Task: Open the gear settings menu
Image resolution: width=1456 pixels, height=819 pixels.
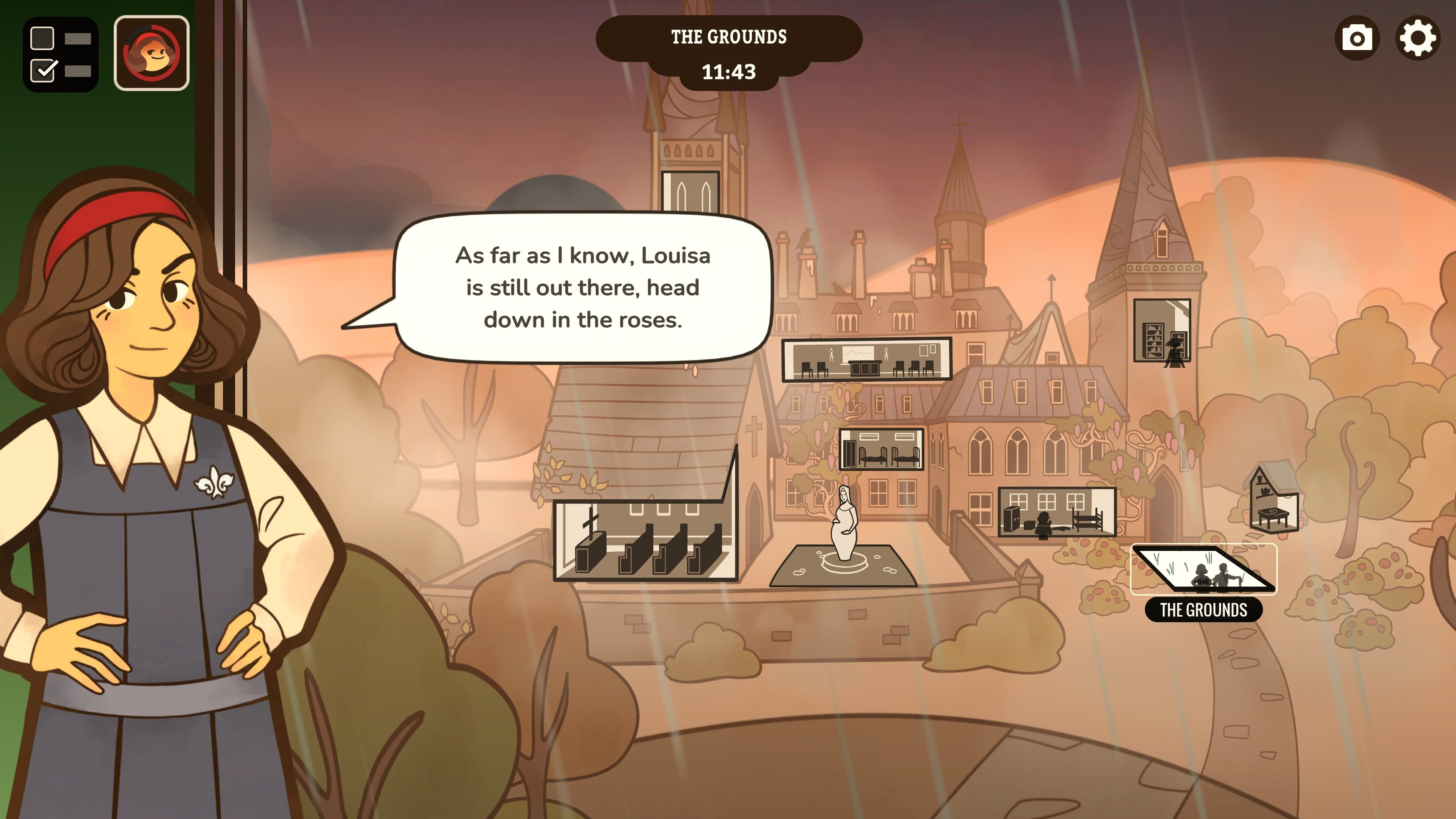Action: (x=1417, y=38)
